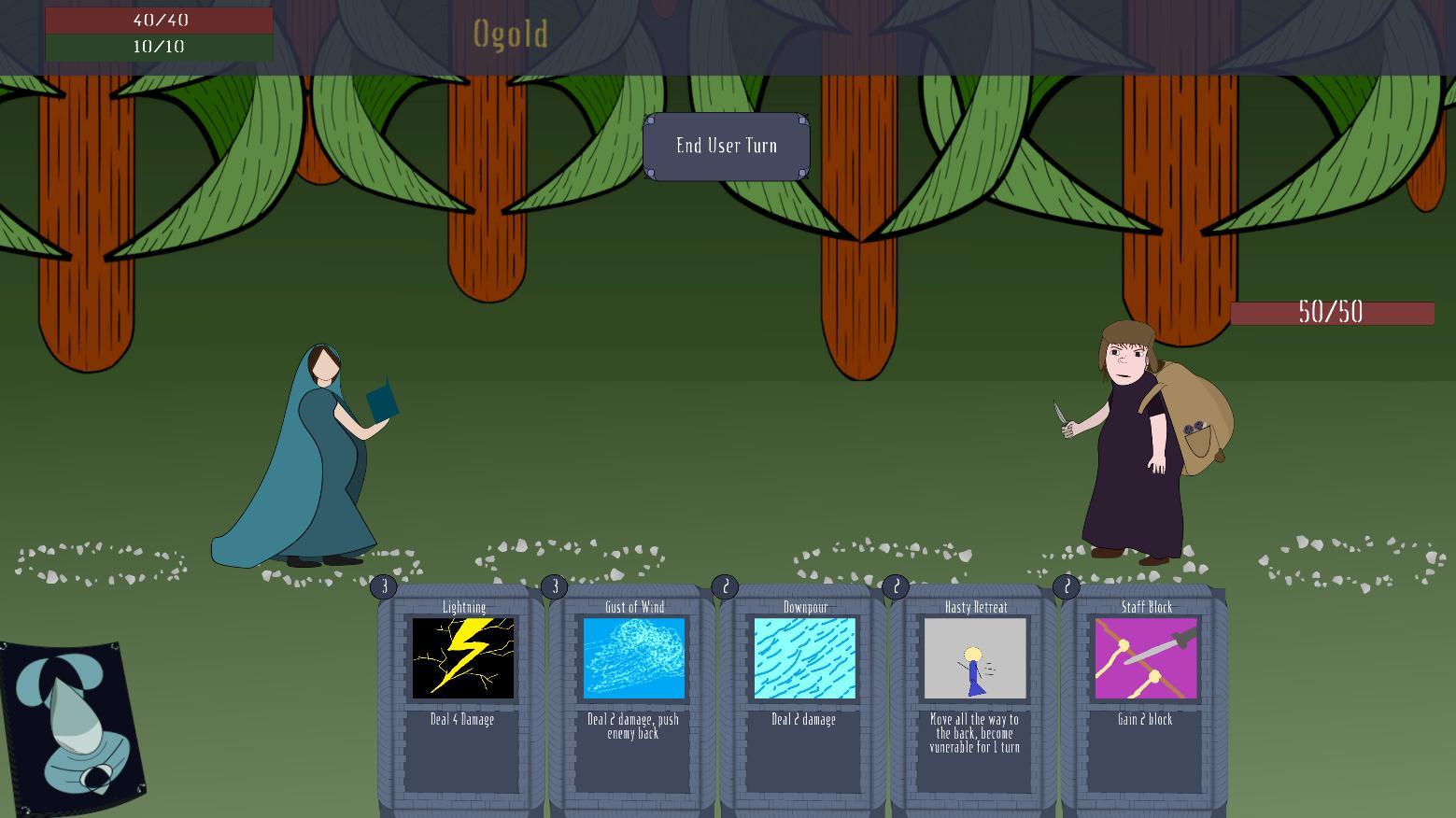Click the Hasty Retreat fleeing figure image
The width and height of the screenshot is (1456, 818).
(x=975, y=659)
